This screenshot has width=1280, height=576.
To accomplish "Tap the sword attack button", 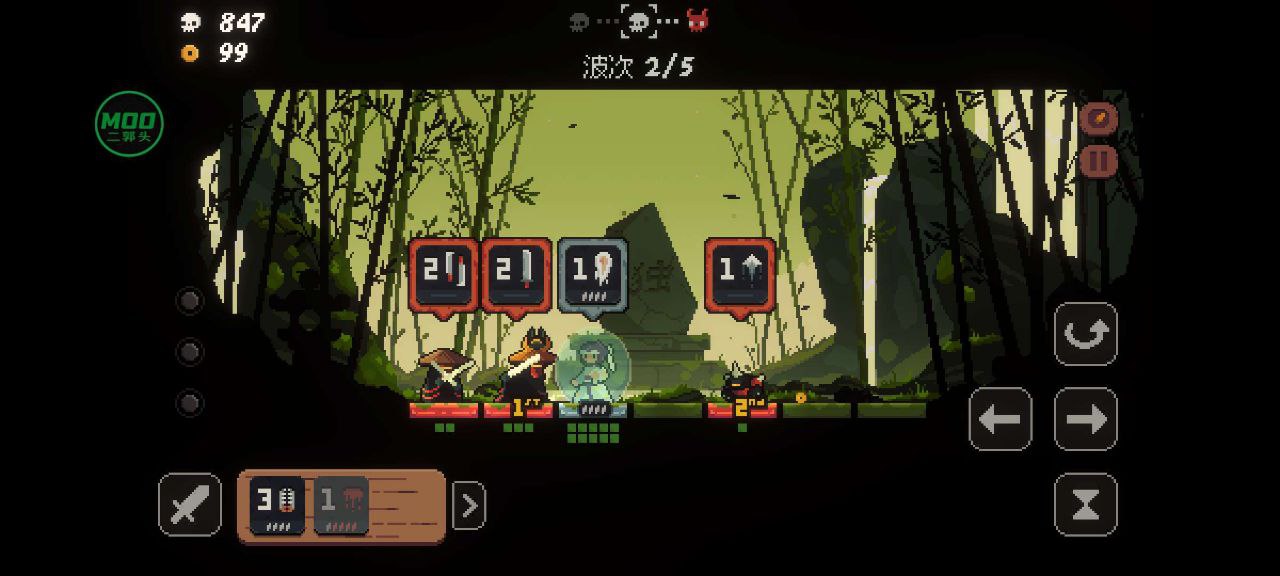I will [190, 505].
